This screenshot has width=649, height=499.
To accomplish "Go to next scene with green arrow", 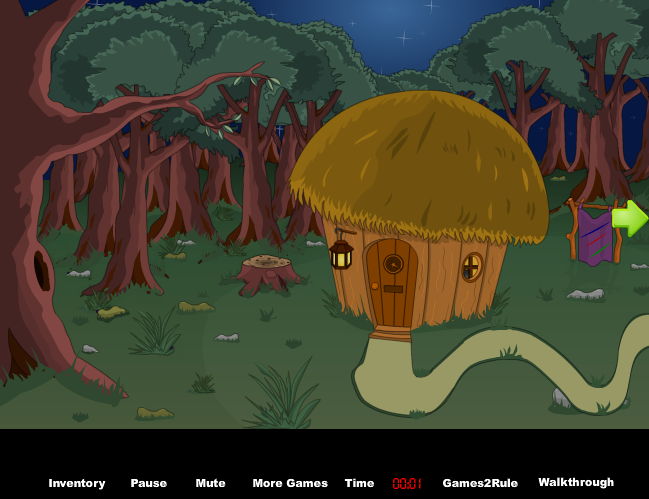I will pyautogui.click(x=630, y=218).
